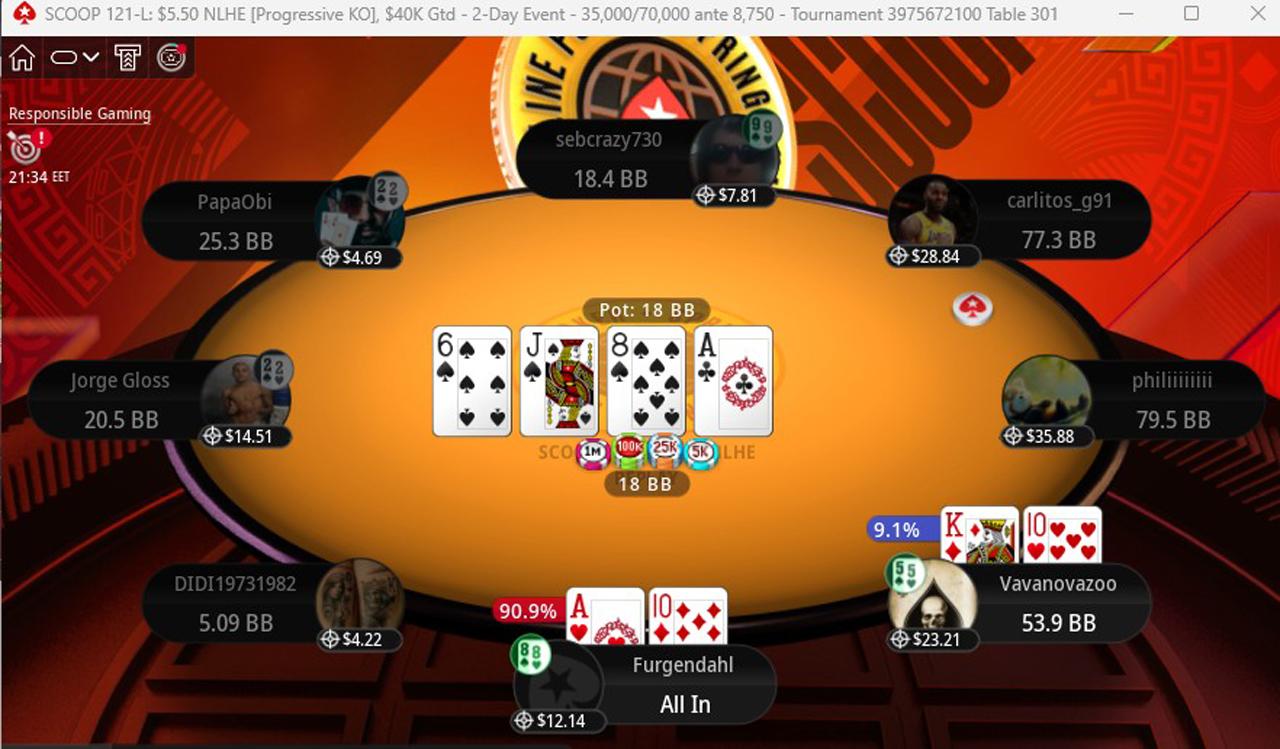Image resolution: width=1280 pixels, height=749 pixels.
Task: Open Vavanovazoo's player panel
Action: (1056, 603)
